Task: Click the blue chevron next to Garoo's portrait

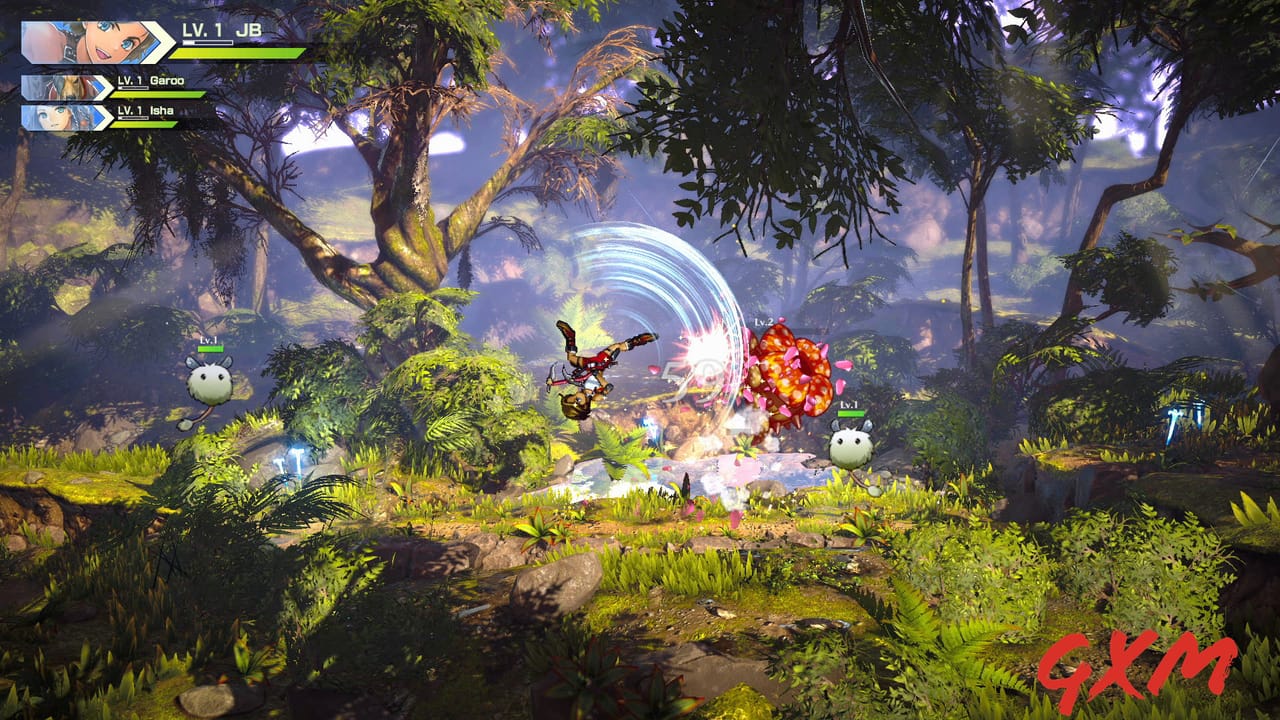Action: click(100, 85)
